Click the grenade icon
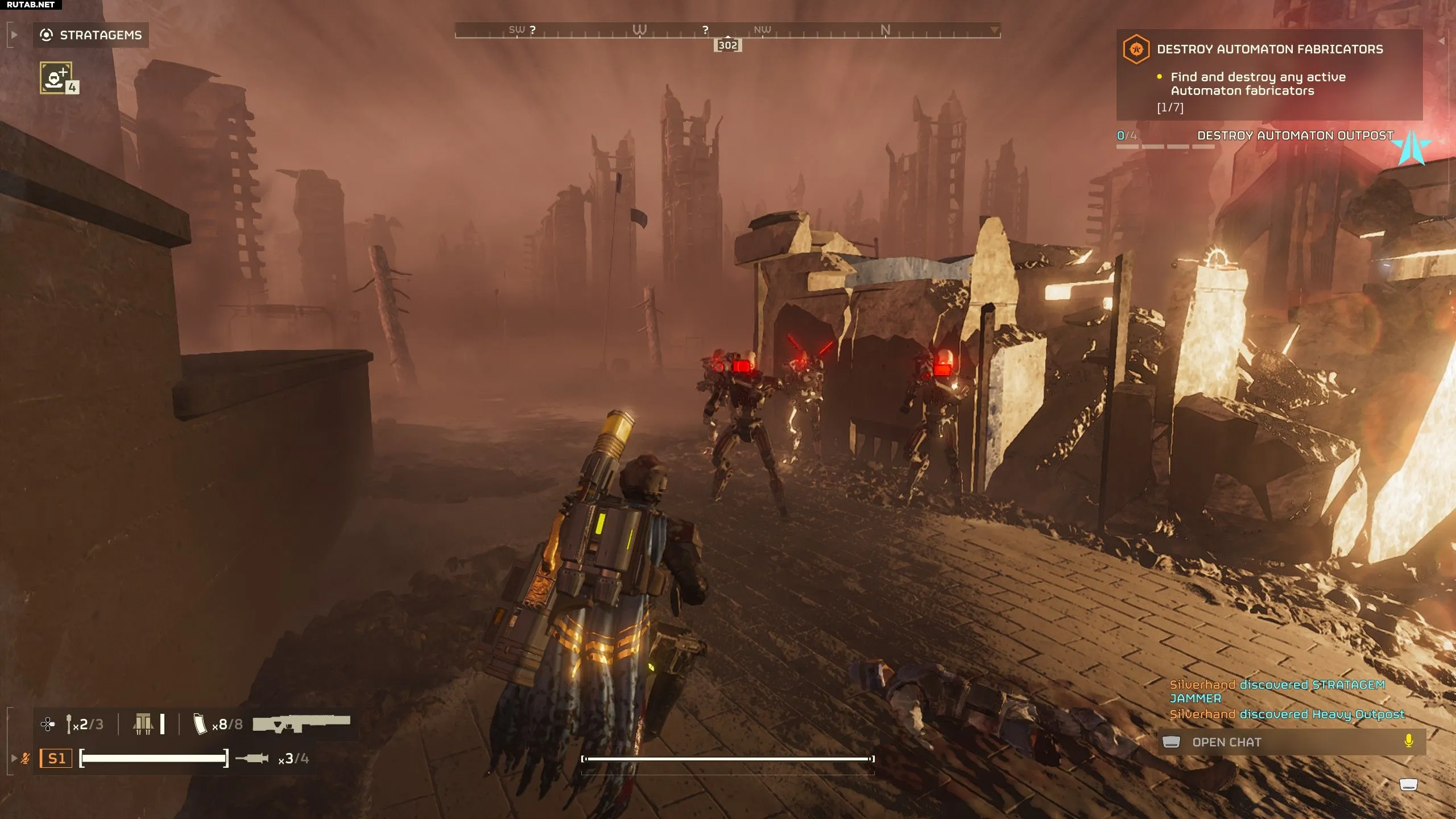Screen dimensions: 1456x819 (x=69, y=724)
